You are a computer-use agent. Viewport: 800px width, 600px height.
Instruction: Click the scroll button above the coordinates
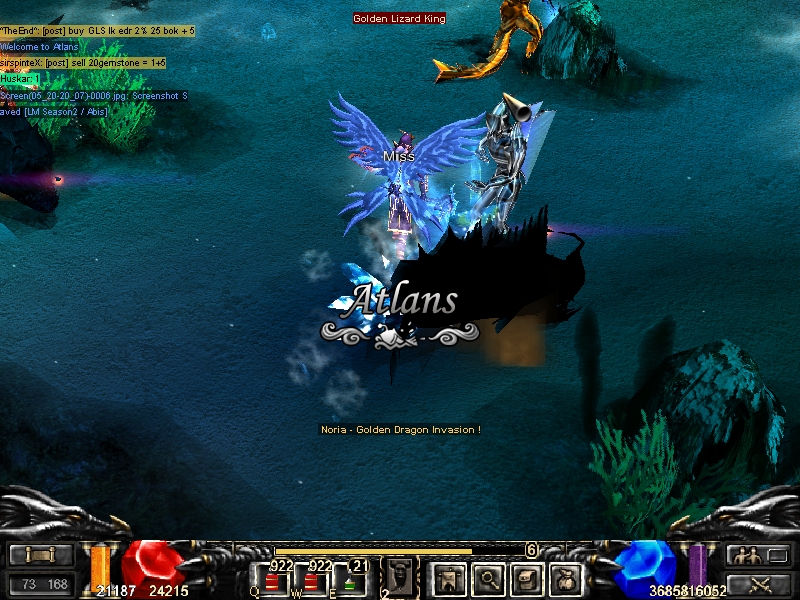(41, 555)
